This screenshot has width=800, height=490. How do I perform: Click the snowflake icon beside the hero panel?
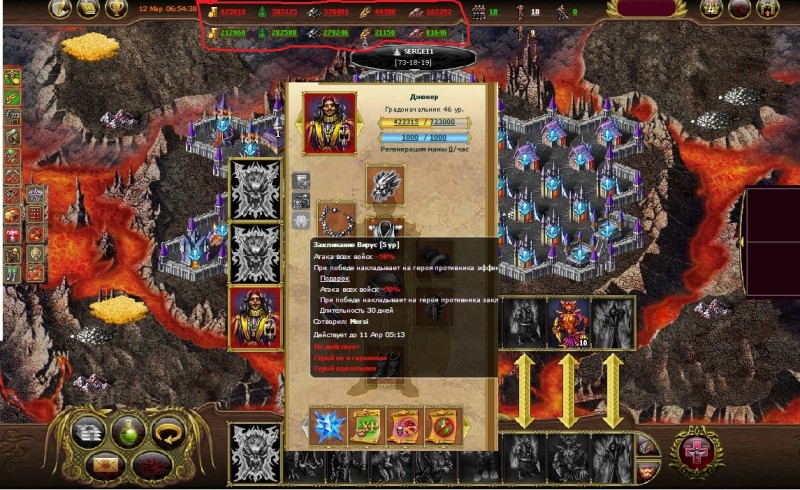[x=301, y=220]
